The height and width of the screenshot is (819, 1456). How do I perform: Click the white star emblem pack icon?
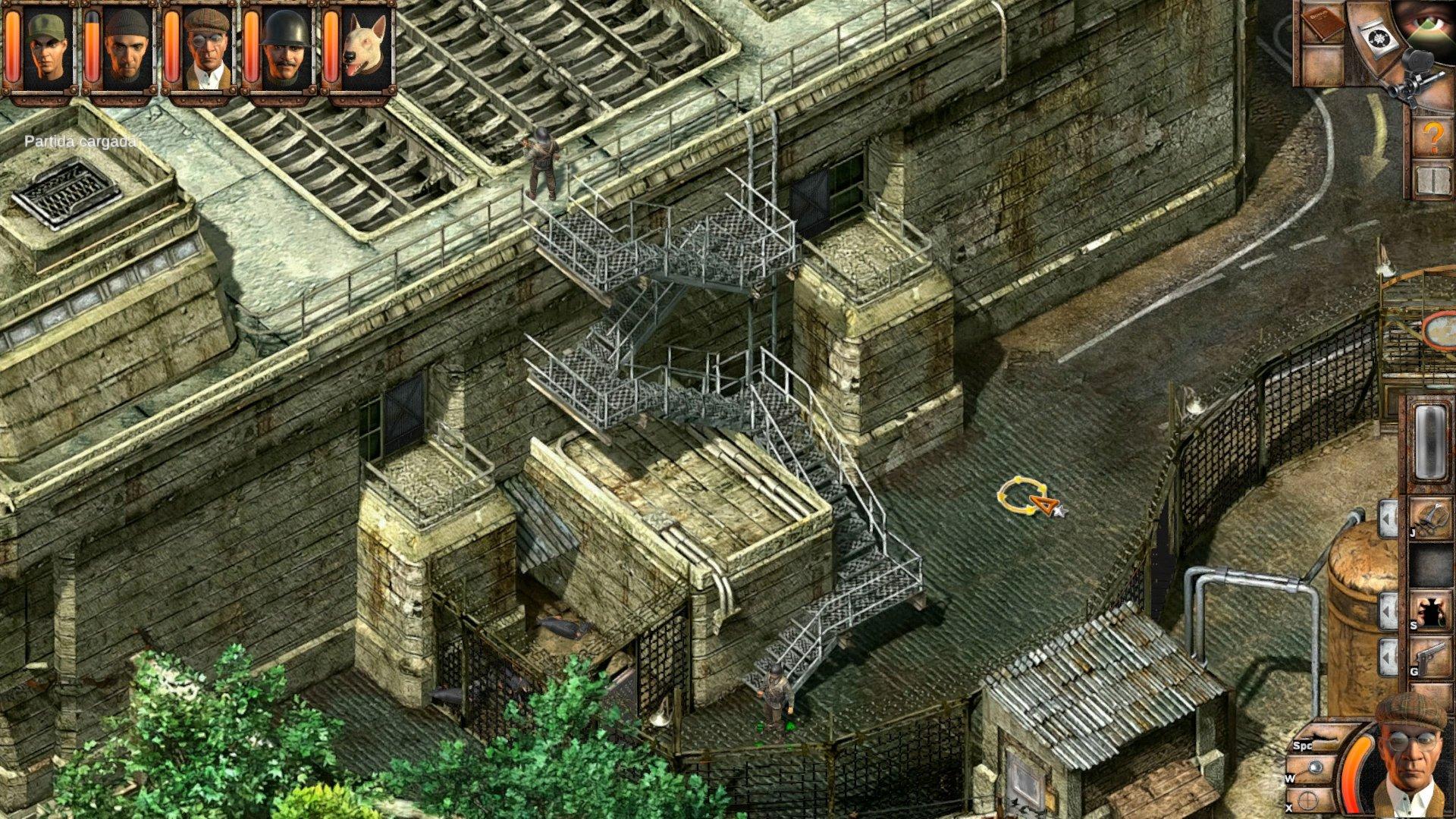pos(1379,36)
